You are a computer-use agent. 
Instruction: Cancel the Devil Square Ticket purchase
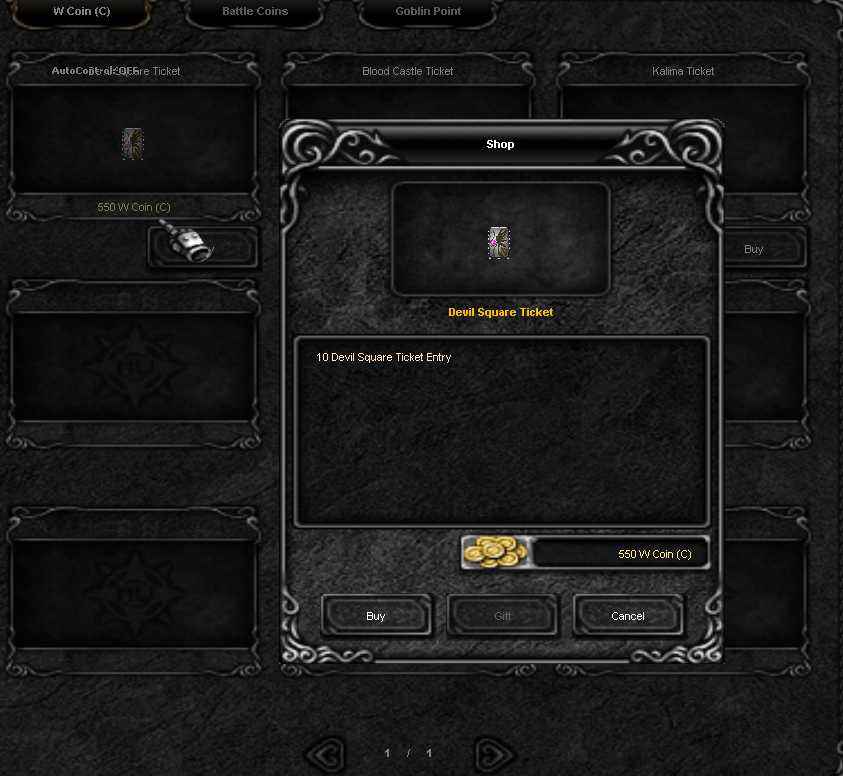point(628,616)
